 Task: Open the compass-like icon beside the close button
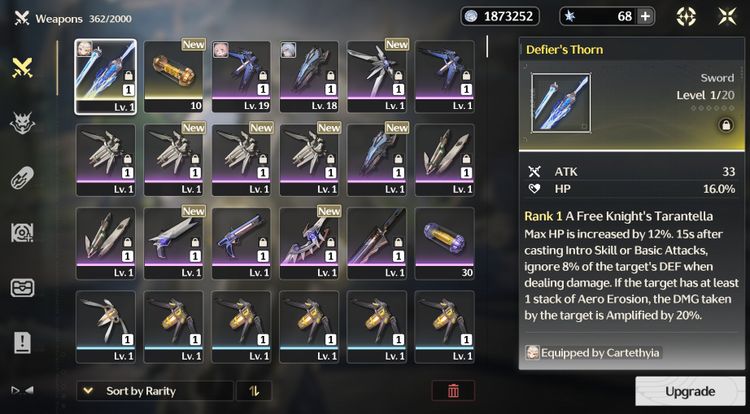tap(686, 16)
